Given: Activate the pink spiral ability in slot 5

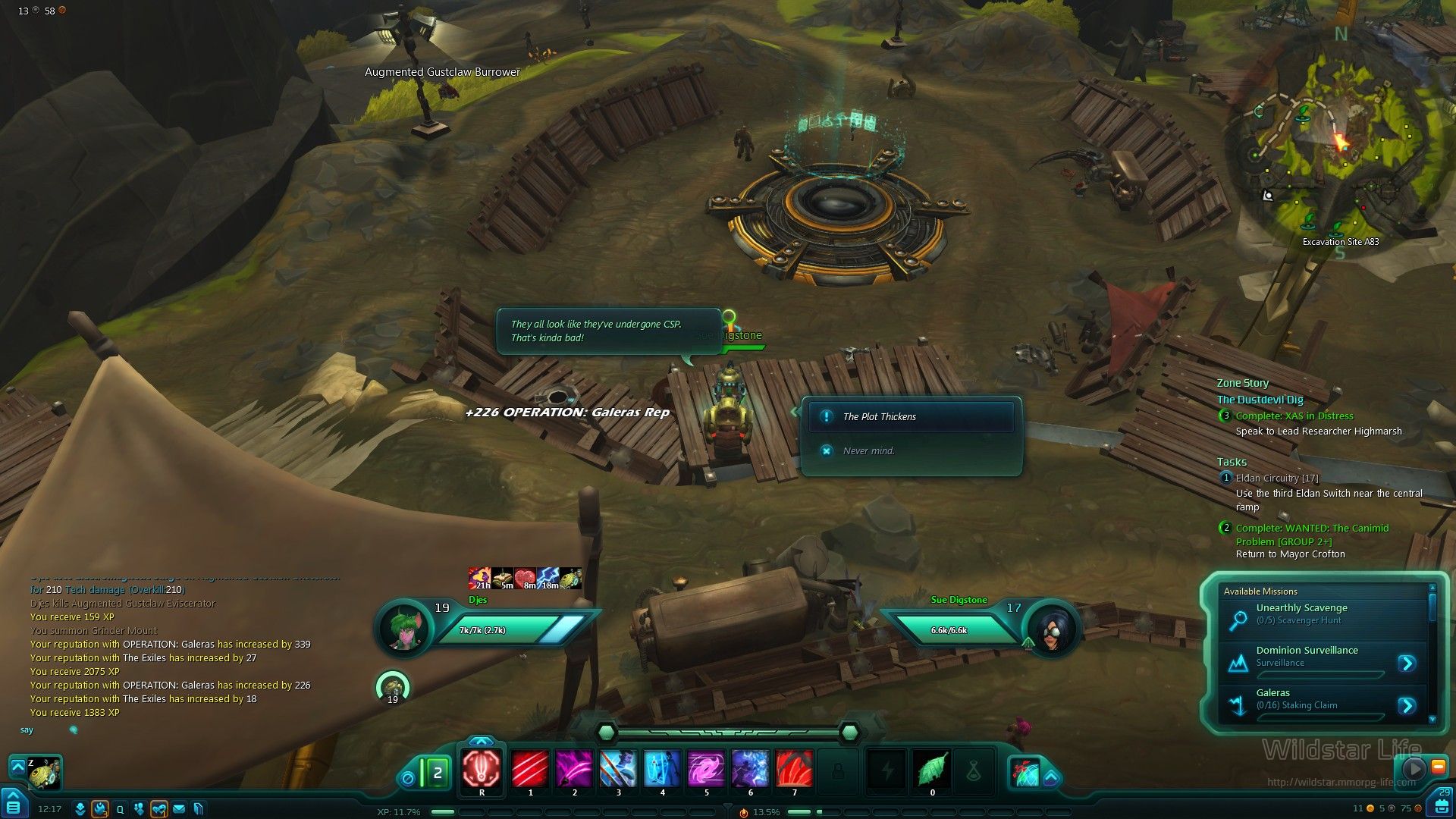Looking at the screenshot, I should (706, 768).
